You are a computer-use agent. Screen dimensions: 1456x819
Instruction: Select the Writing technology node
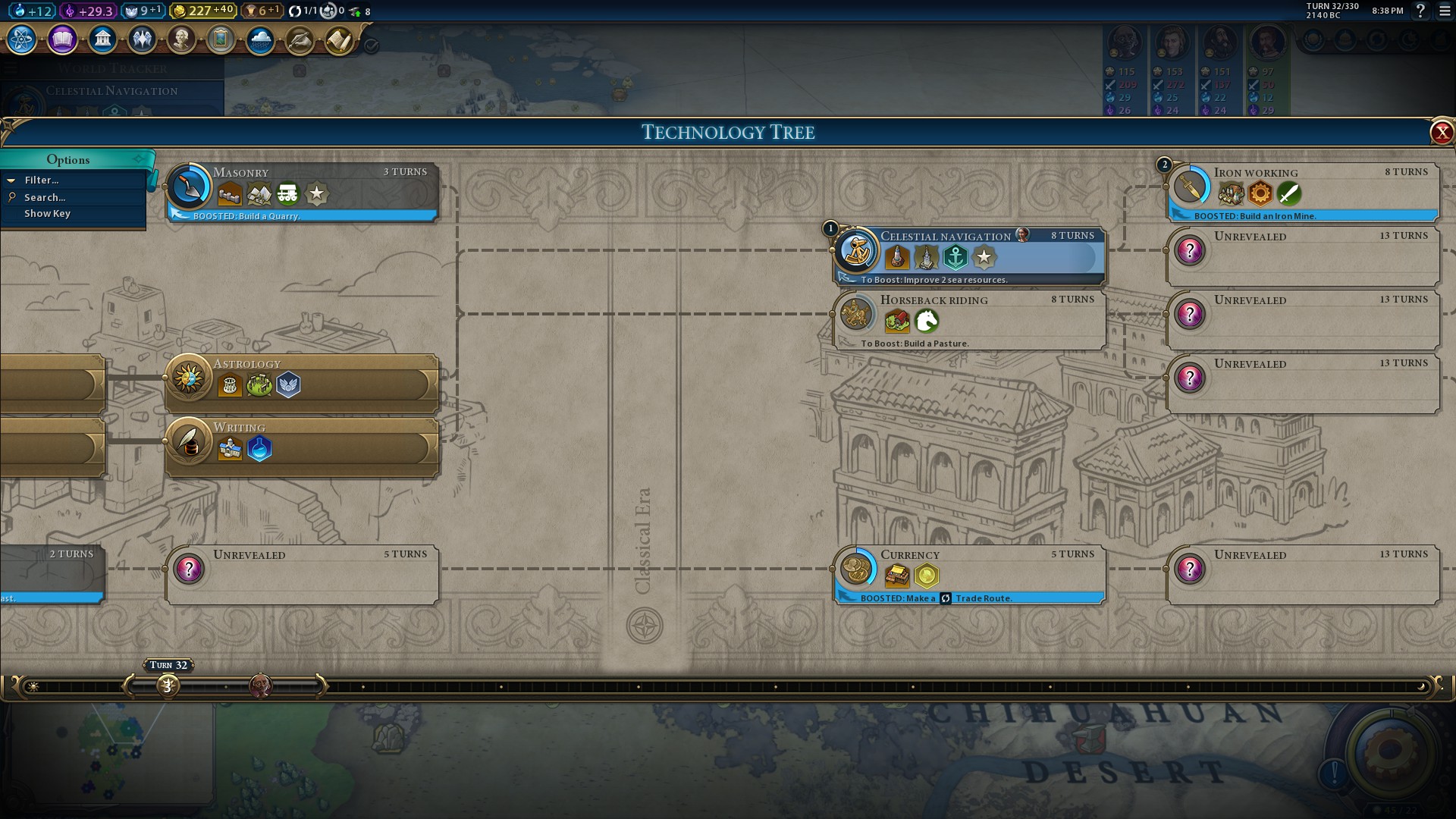(302, 447)
